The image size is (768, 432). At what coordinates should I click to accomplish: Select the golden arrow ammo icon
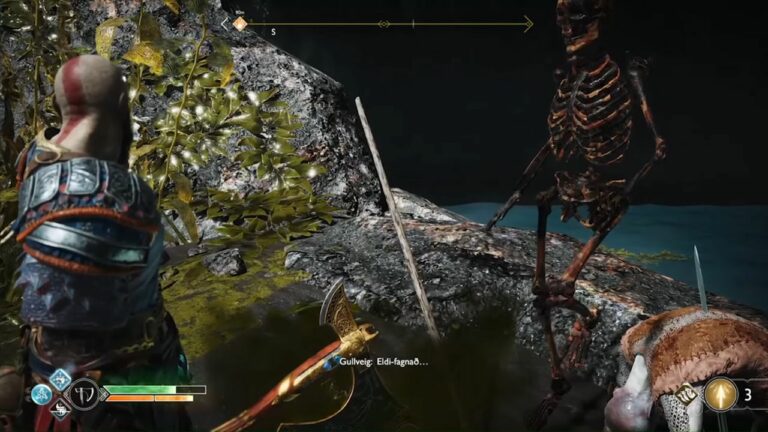[x=720, y=394]
